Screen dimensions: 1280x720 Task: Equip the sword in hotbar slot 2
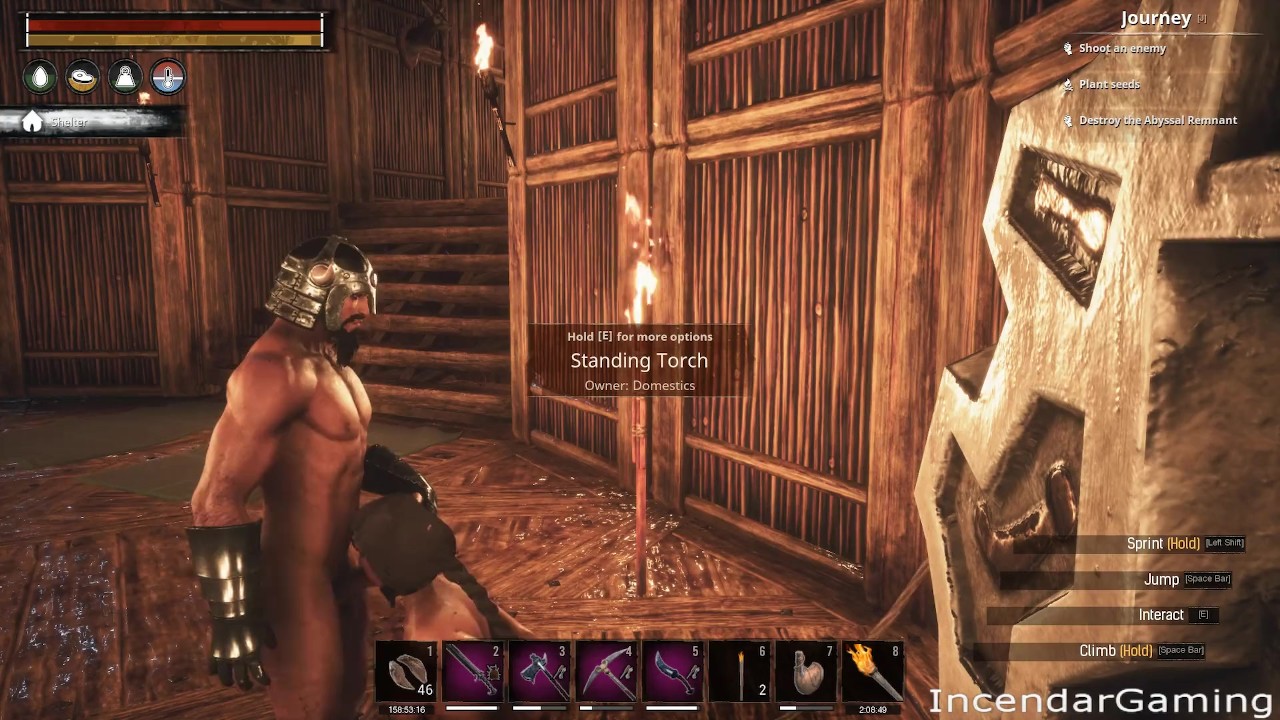click(x=473, y=672)
